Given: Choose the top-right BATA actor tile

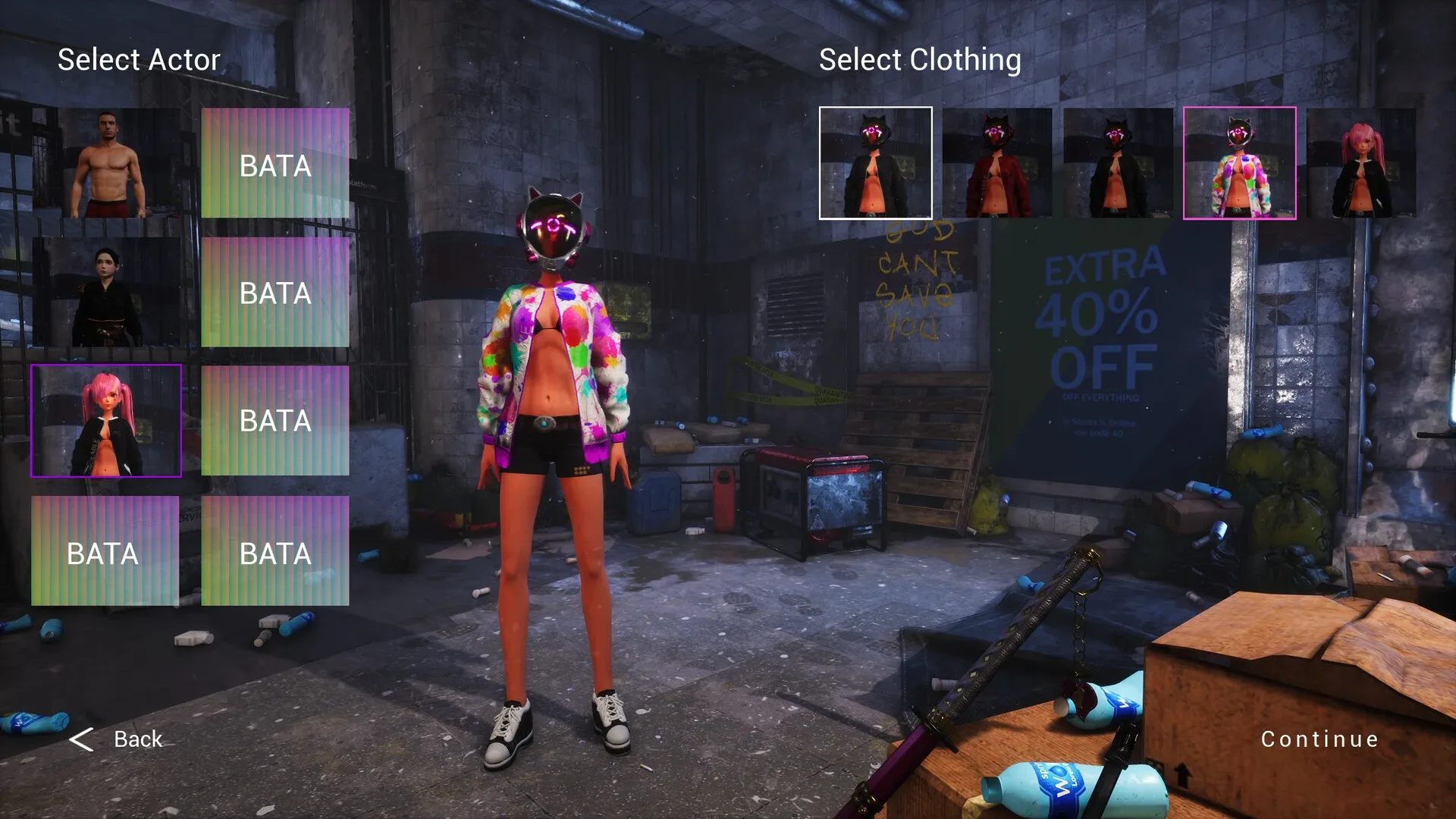Looking at the screenshot, I should [x=275, y=163].
